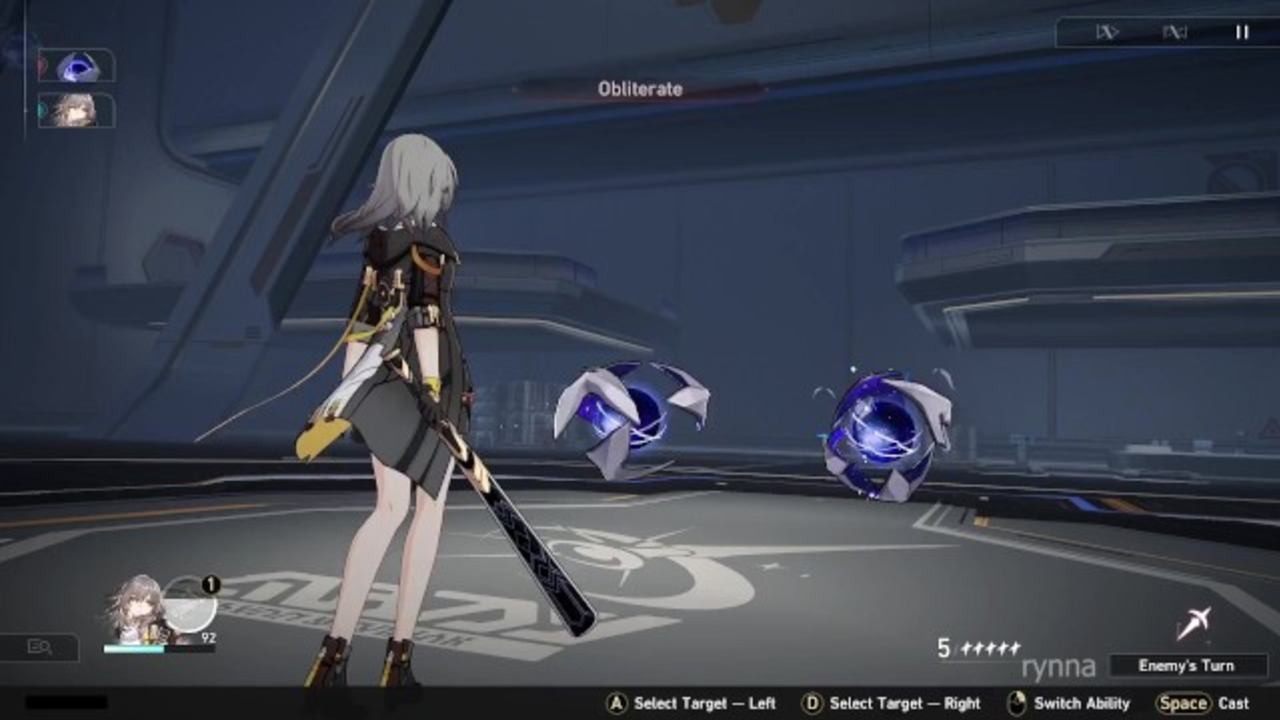
Task: Select the enemy orb in the turn order
Action: (x=77, y=66)
